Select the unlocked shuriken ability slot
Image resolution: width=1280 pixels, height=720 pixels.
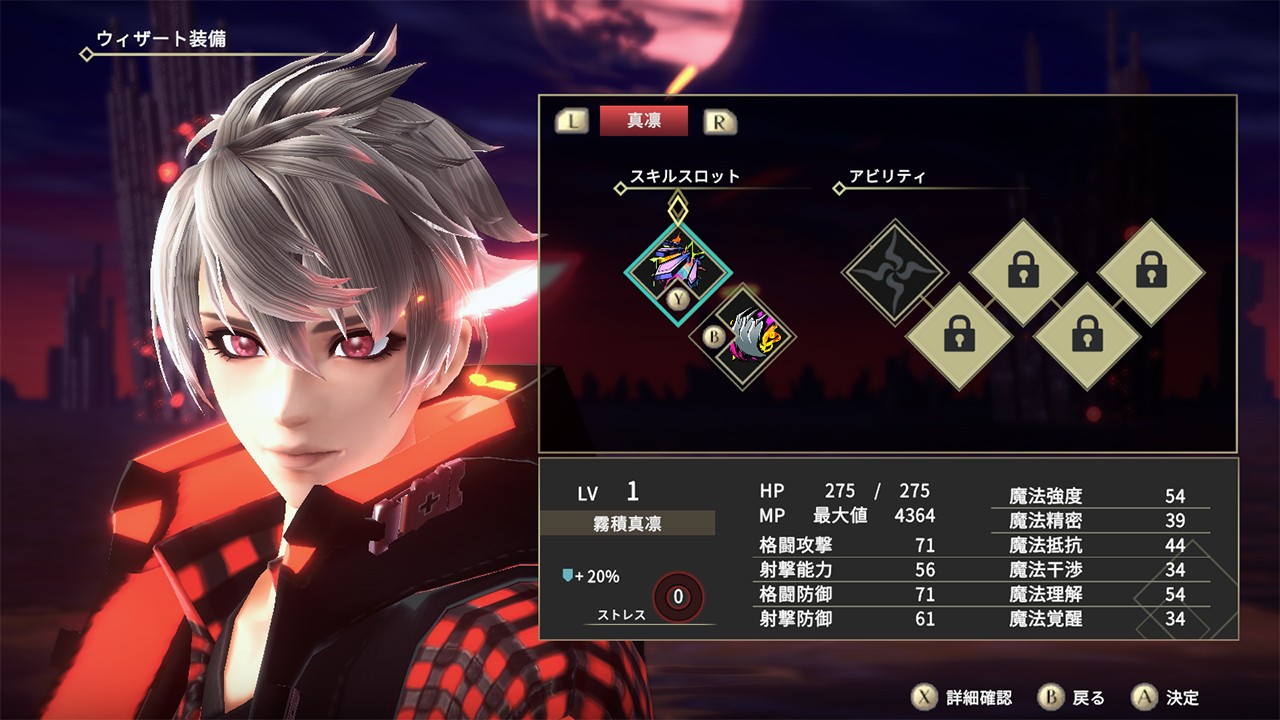(894, 271)
